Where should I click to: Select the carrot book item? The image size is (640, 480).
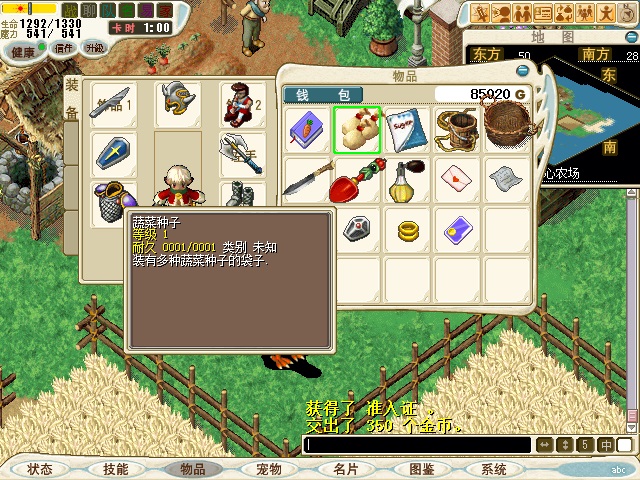point(307,129)
